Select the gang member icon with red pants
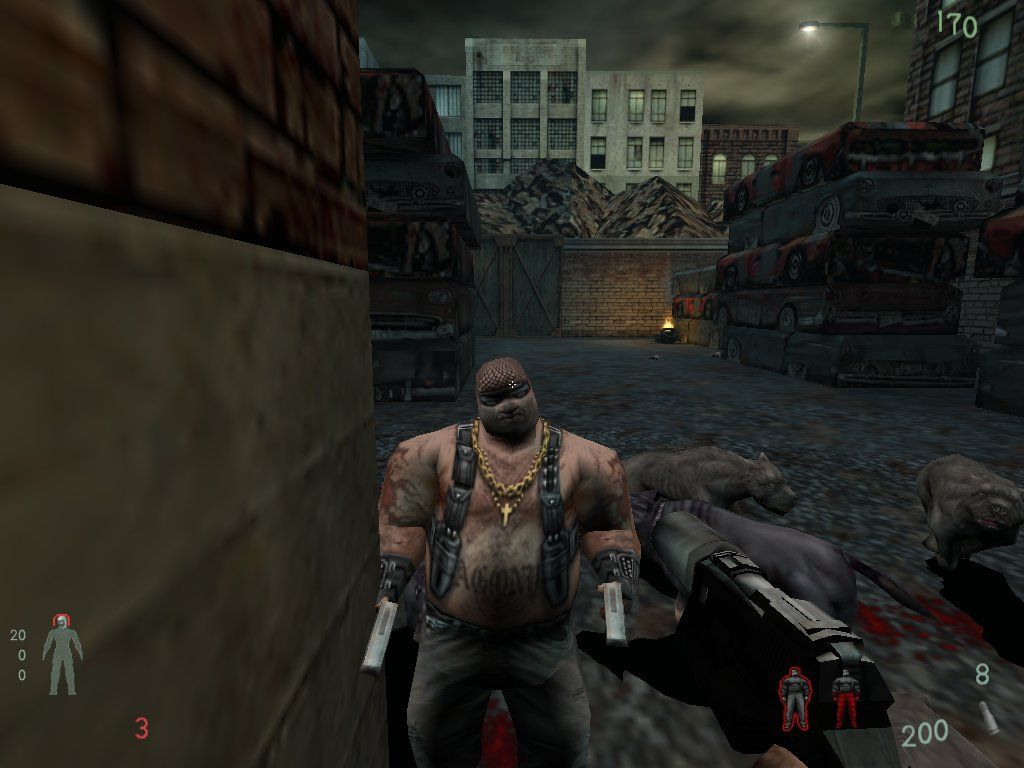 coord(846,698)
